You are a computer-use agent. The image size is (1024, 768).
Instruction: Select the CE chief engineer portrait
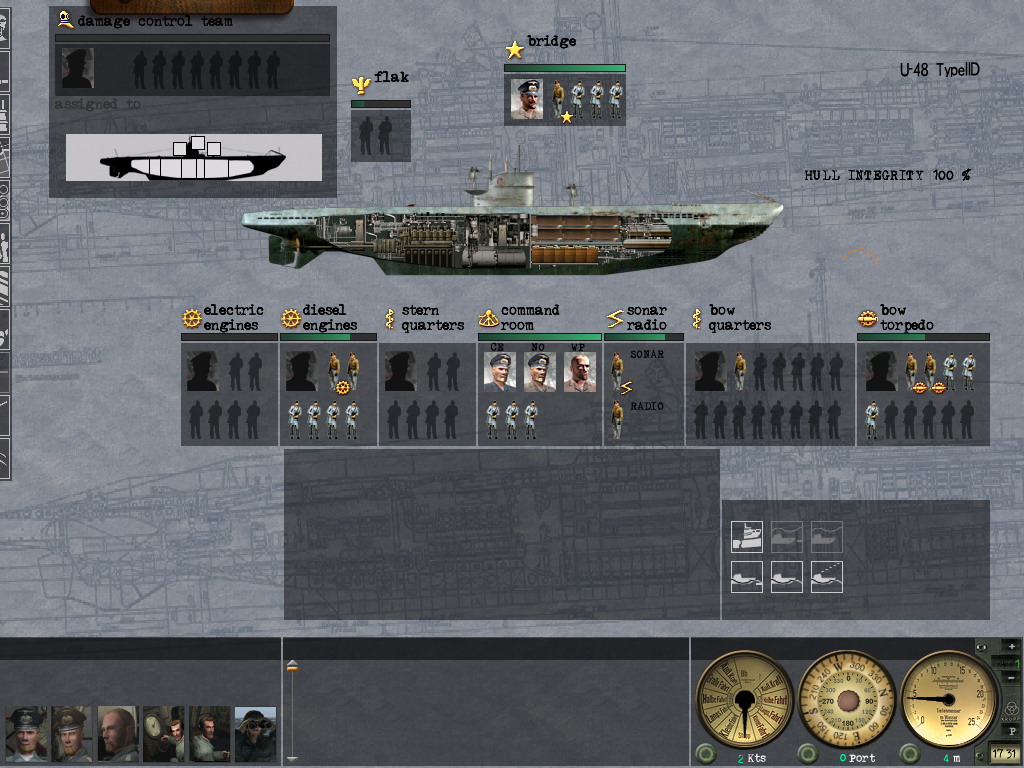[500, 372]
